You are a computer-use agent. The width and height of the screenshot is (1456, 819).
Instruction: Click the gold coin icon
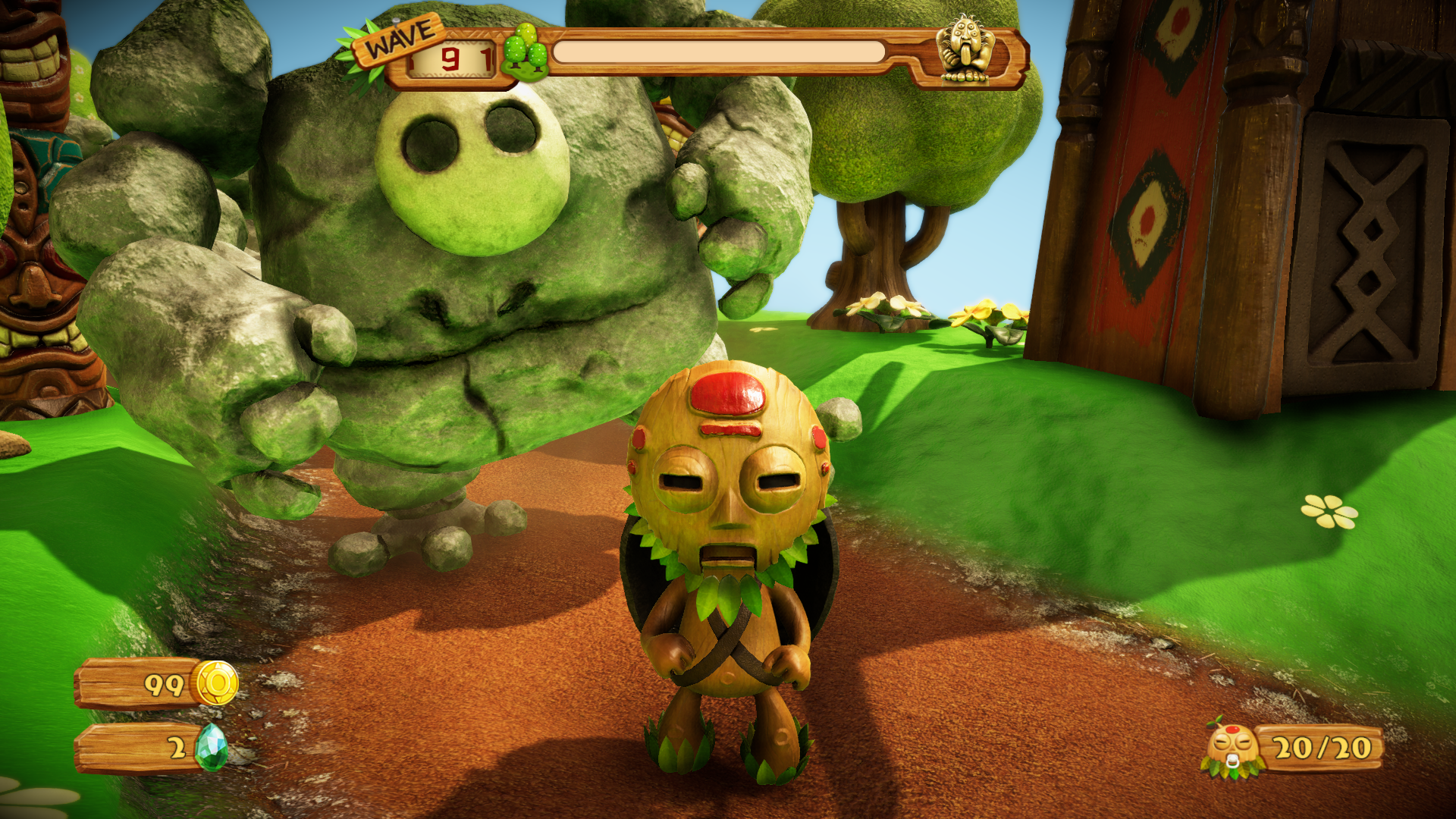(x=216, y=682)
